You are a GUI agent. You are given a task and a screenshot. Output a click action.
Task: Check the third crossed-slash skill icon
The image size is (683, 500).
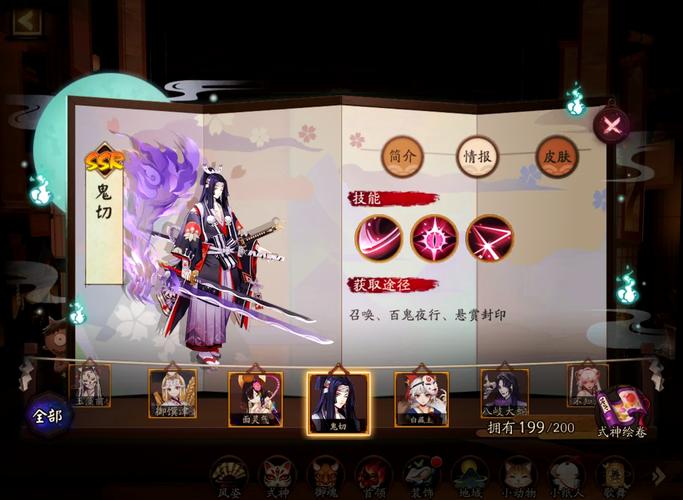pyautogui.click(x=489, y=238)
